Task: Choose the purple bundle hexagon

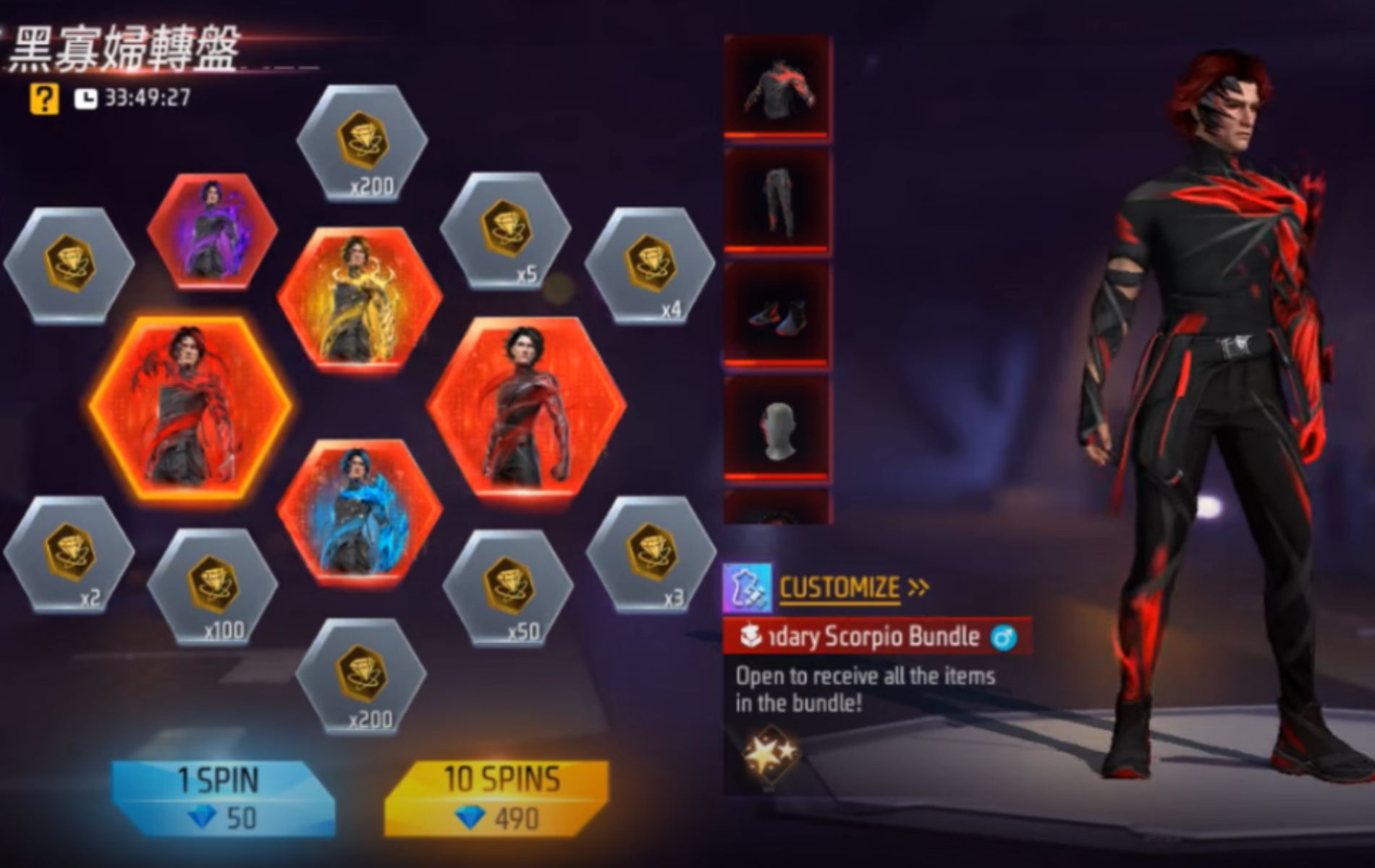Action: pyautogui.click(x=211, y=230)
